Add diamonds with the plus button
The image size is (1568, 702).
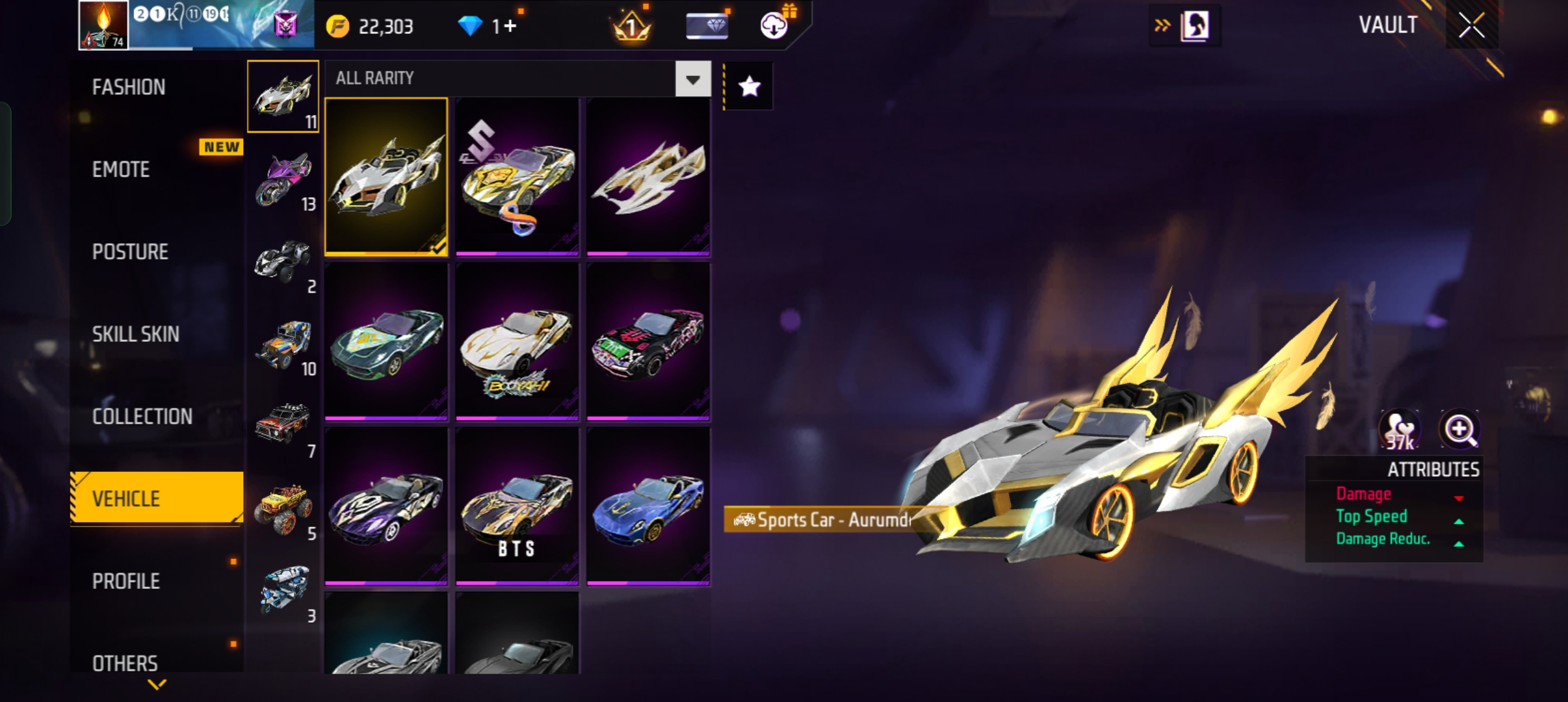click(x=510, y=26)
